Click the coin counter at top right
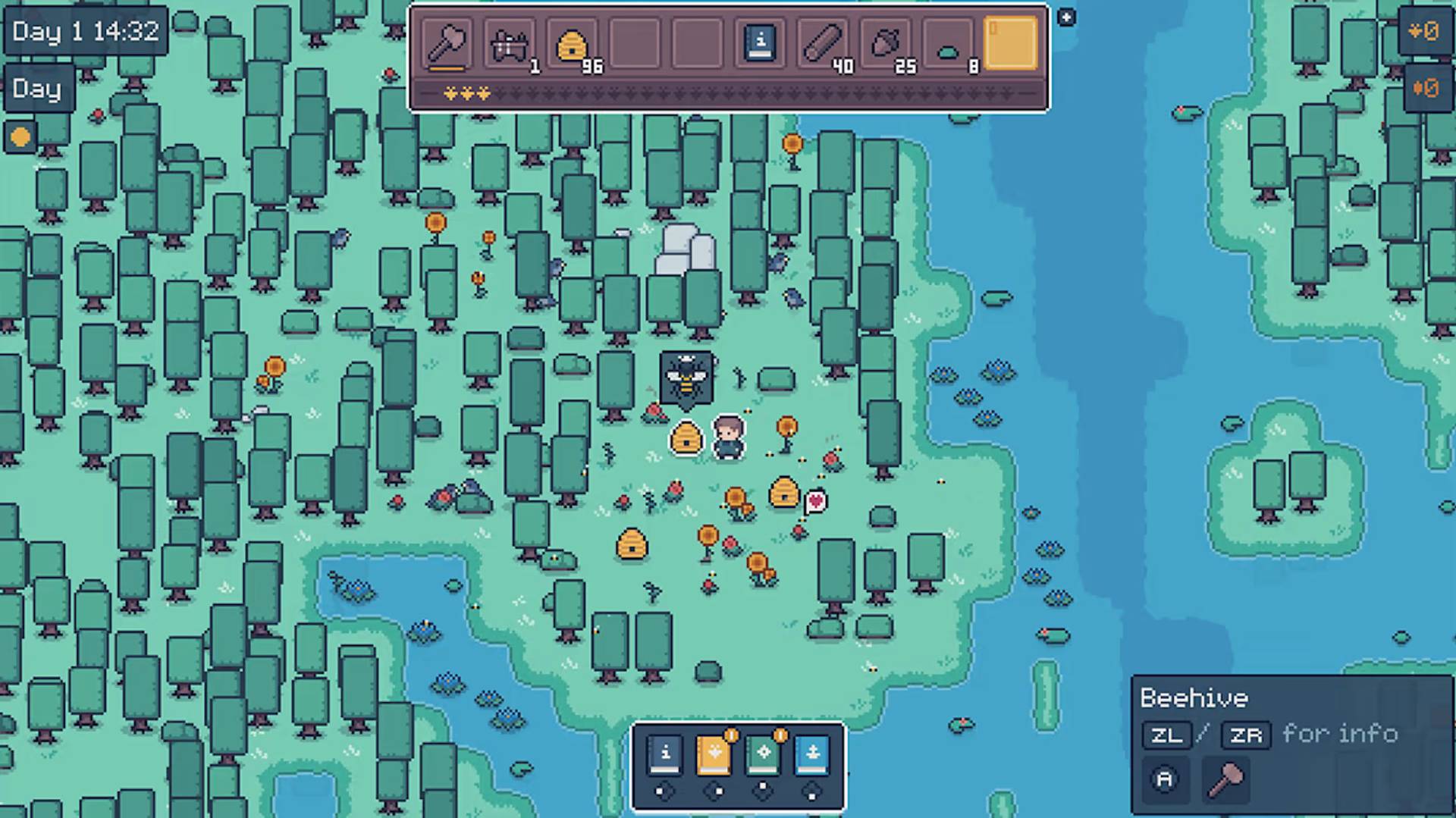 tap(1424, 32)
